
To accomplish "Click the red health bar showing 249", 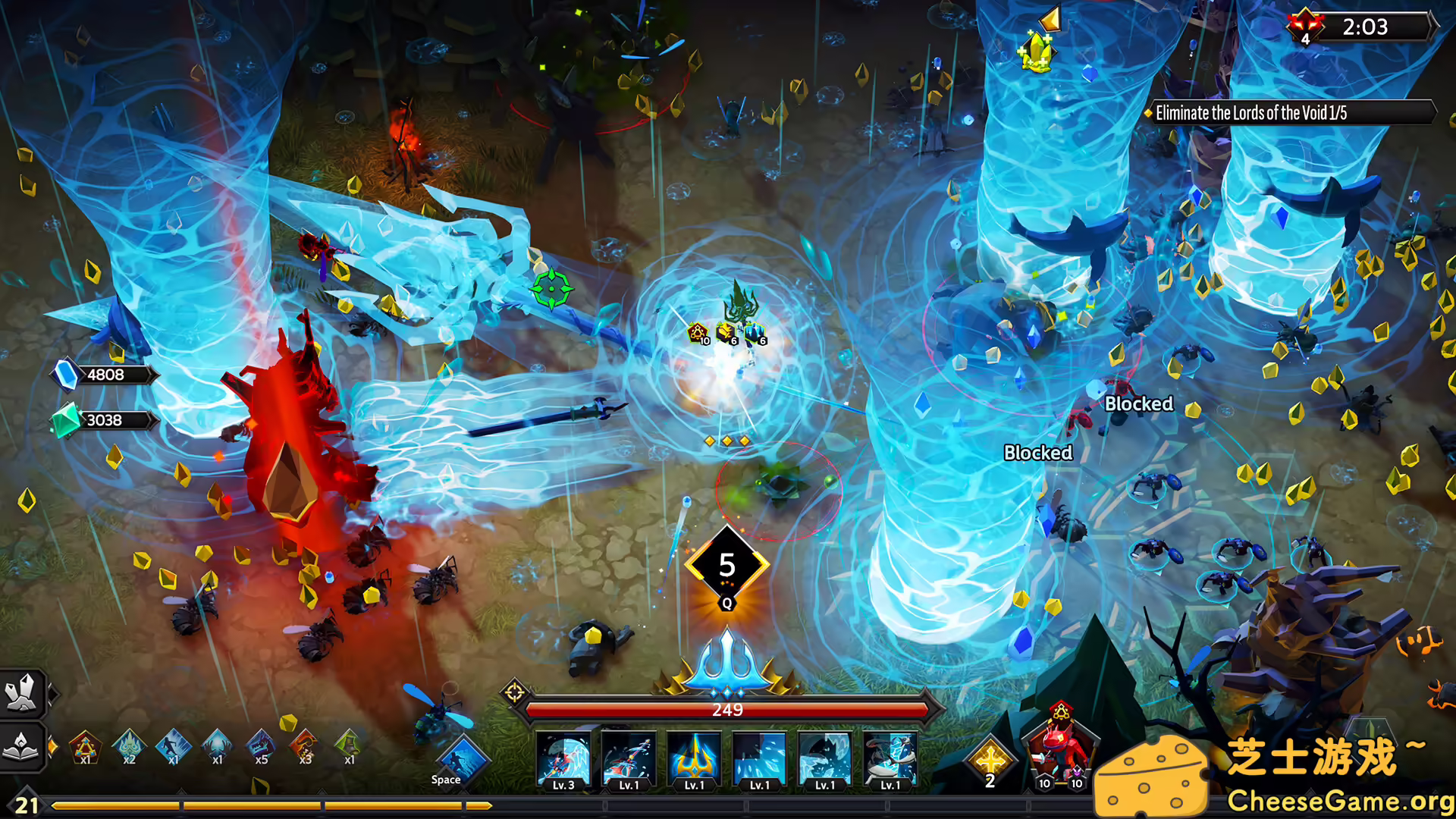I will (728, 710).
